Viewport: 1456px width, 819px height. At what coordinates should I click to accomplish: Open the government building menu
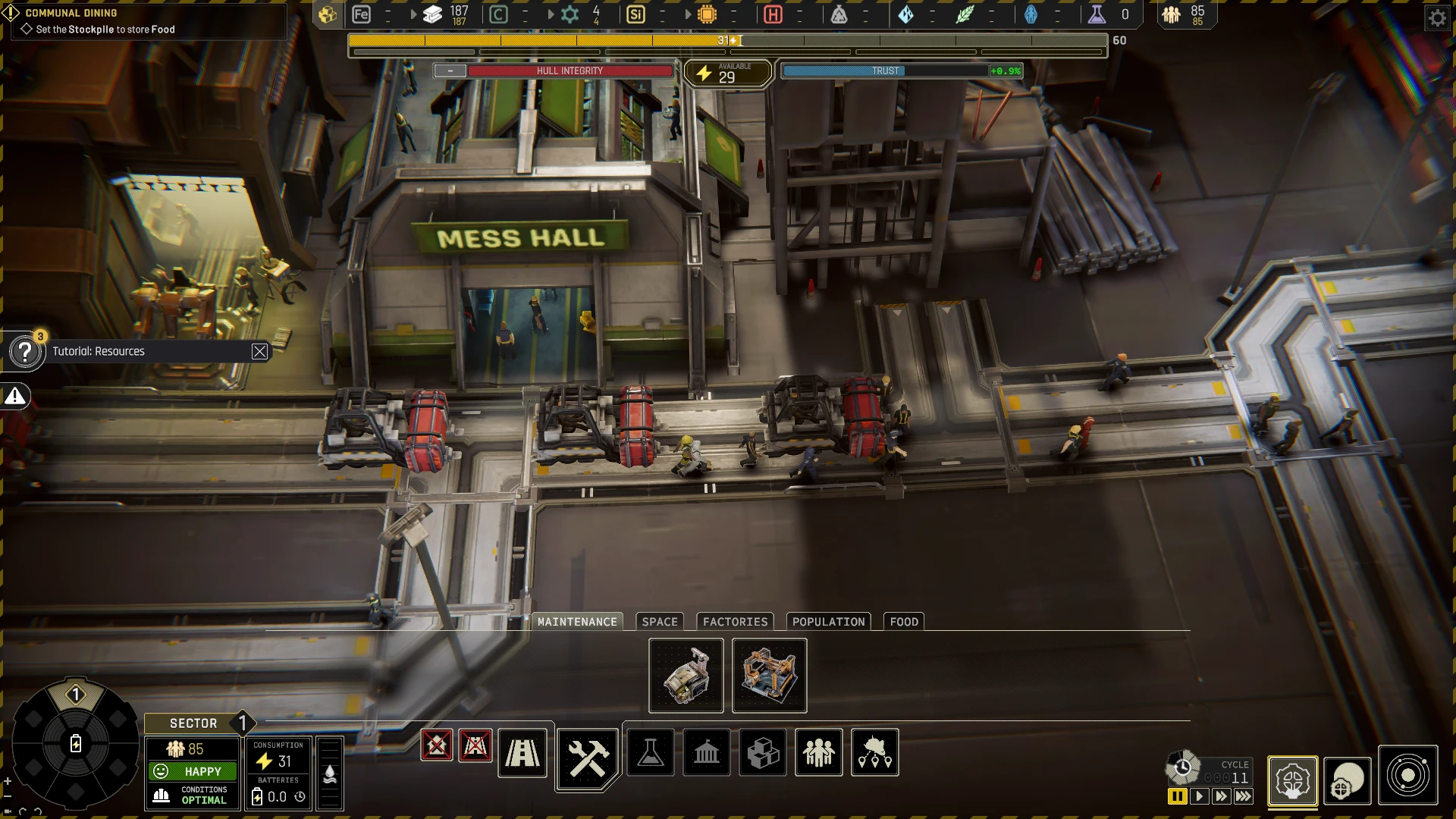(x=707, y=753)
